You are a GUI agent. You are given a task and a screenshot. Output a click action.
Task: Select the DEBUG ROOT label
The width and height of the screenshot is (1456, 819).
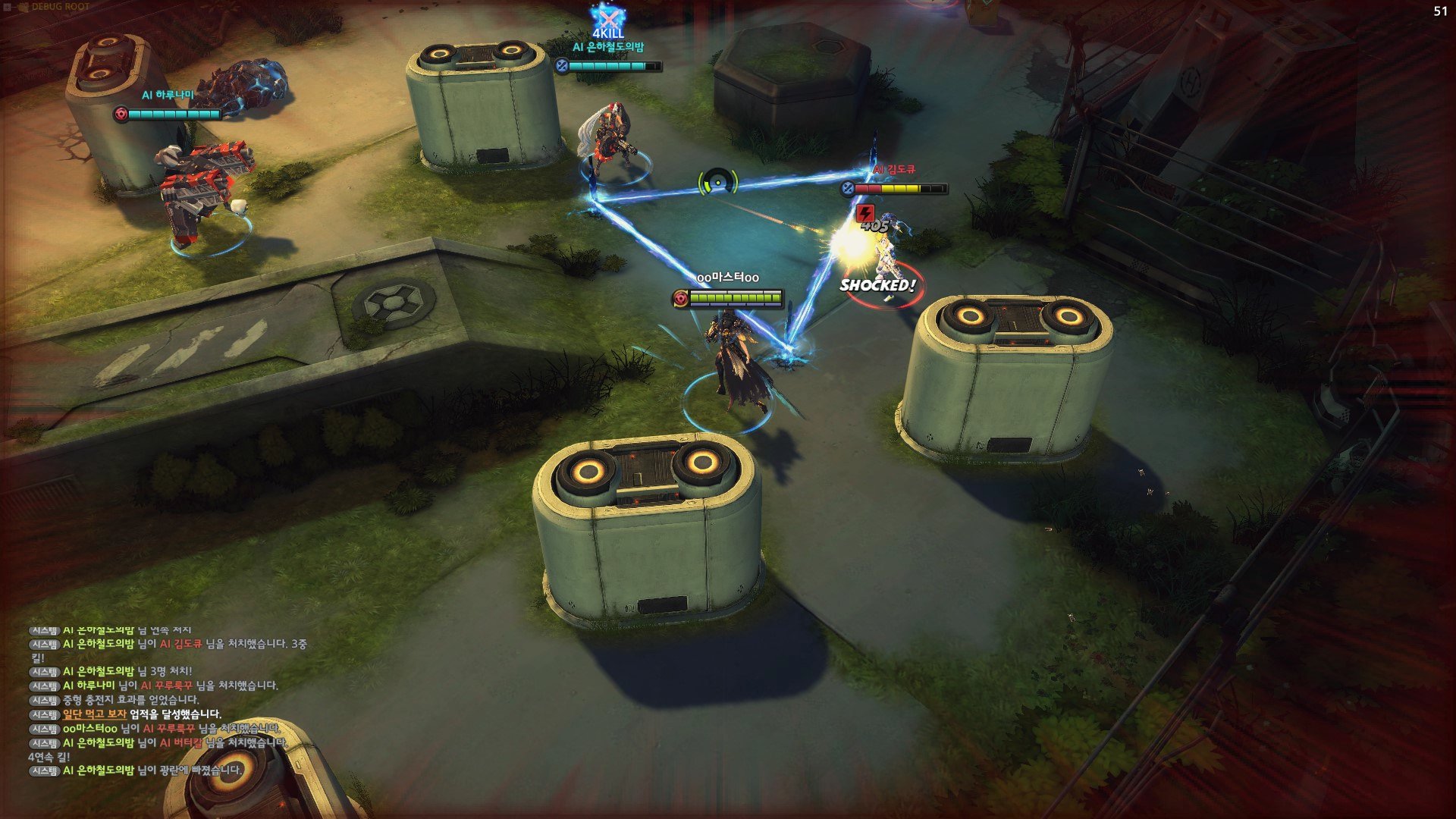point(60,7)
